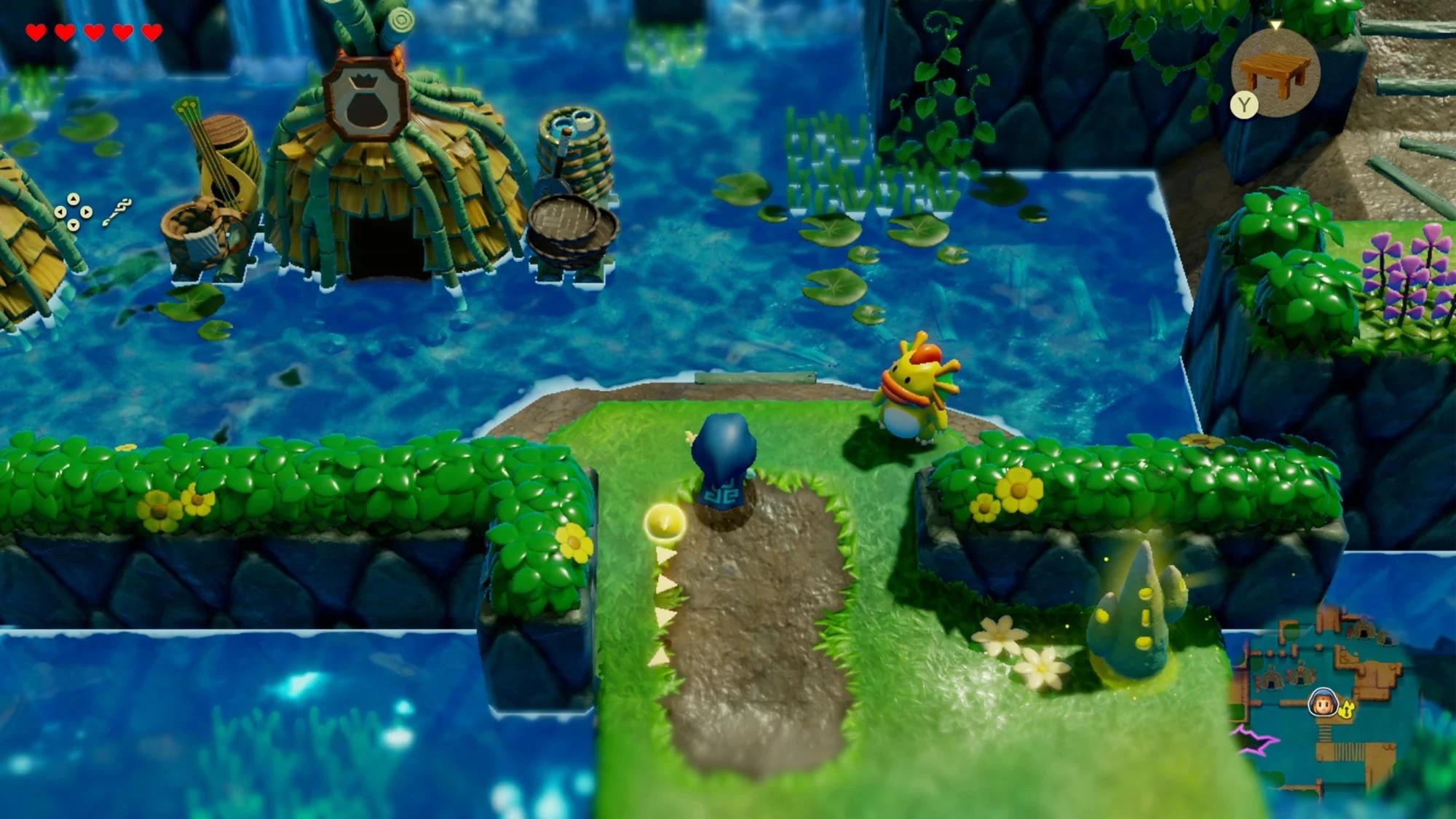Select the table item on the Y button slot
Image resolution: width=1456 pixels, height=819 pixels.
point(1274,73)
